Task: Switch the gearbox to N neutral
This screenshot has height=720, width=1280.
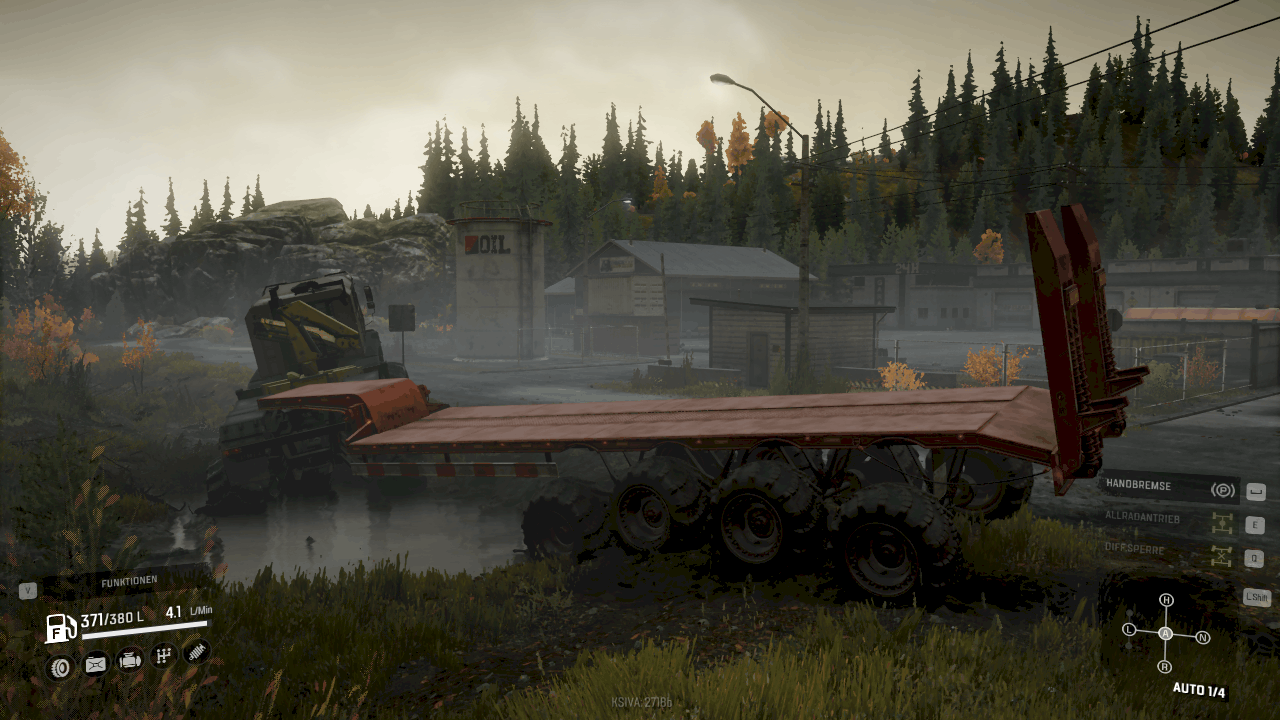Action: (x=1203, y=637)
